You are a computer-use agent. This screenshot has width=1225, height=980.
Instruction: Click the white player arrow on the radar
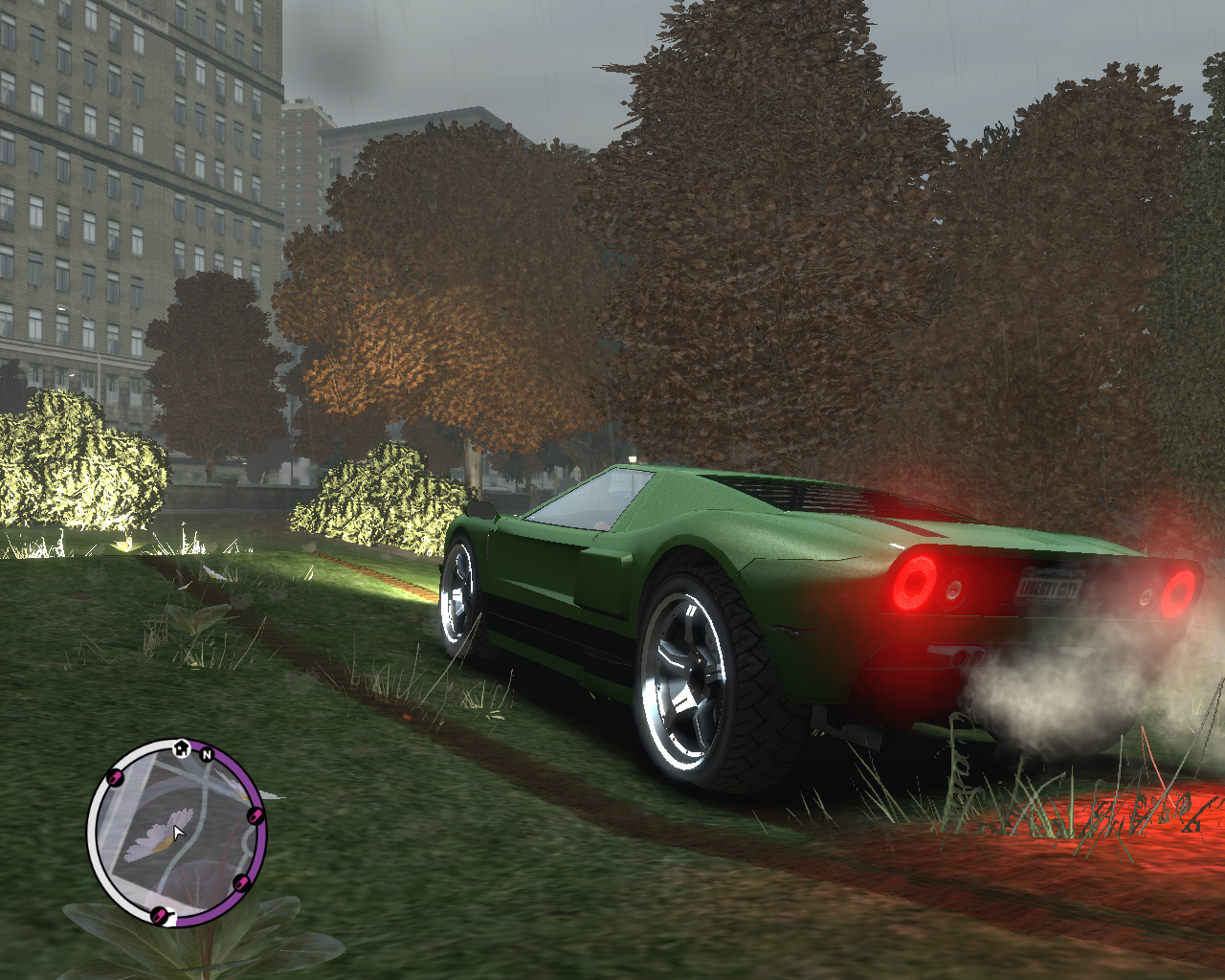coord(178,832)
